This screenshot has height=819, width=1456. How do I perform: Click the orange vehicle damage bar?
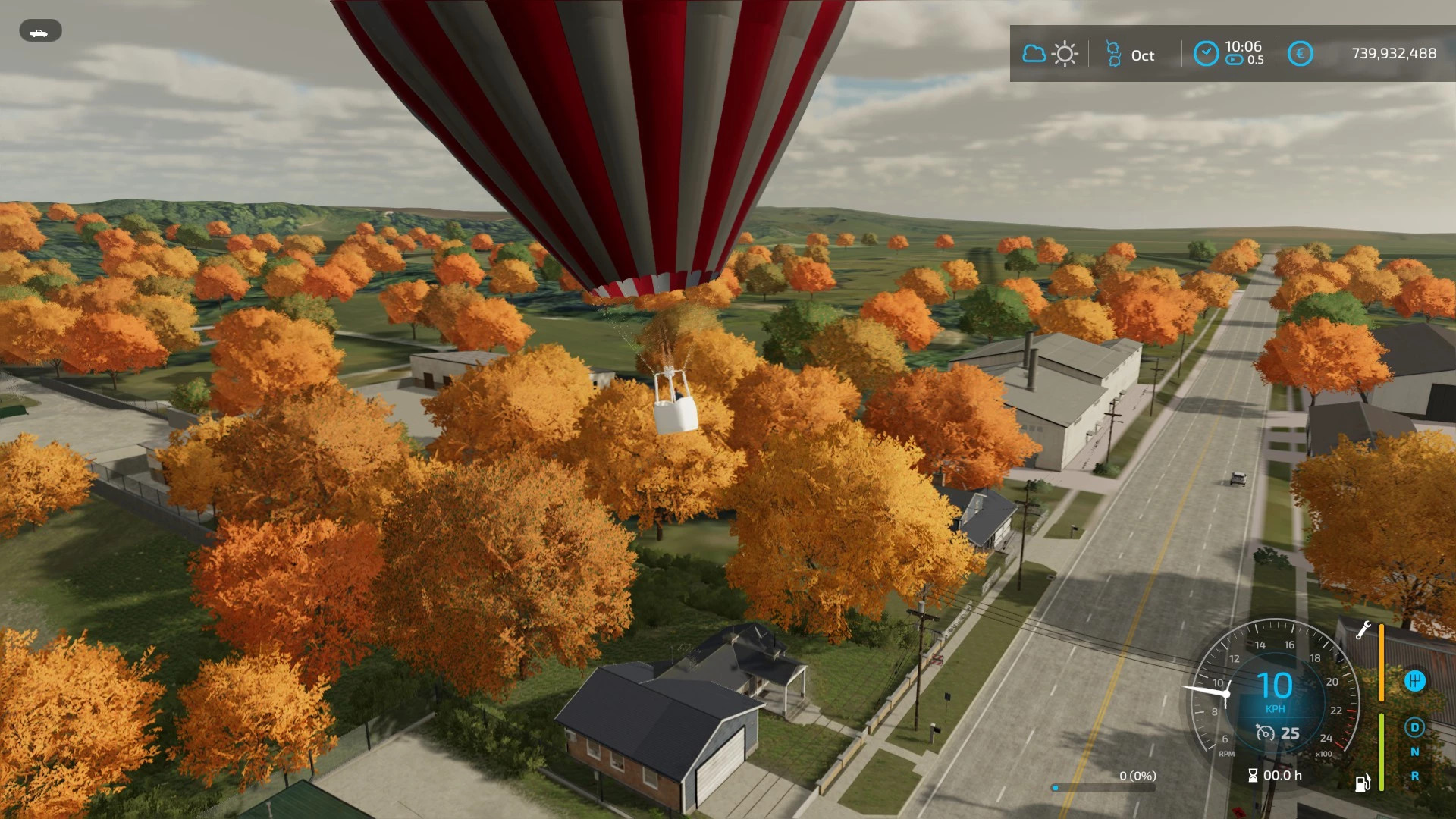coord(1381,662)
